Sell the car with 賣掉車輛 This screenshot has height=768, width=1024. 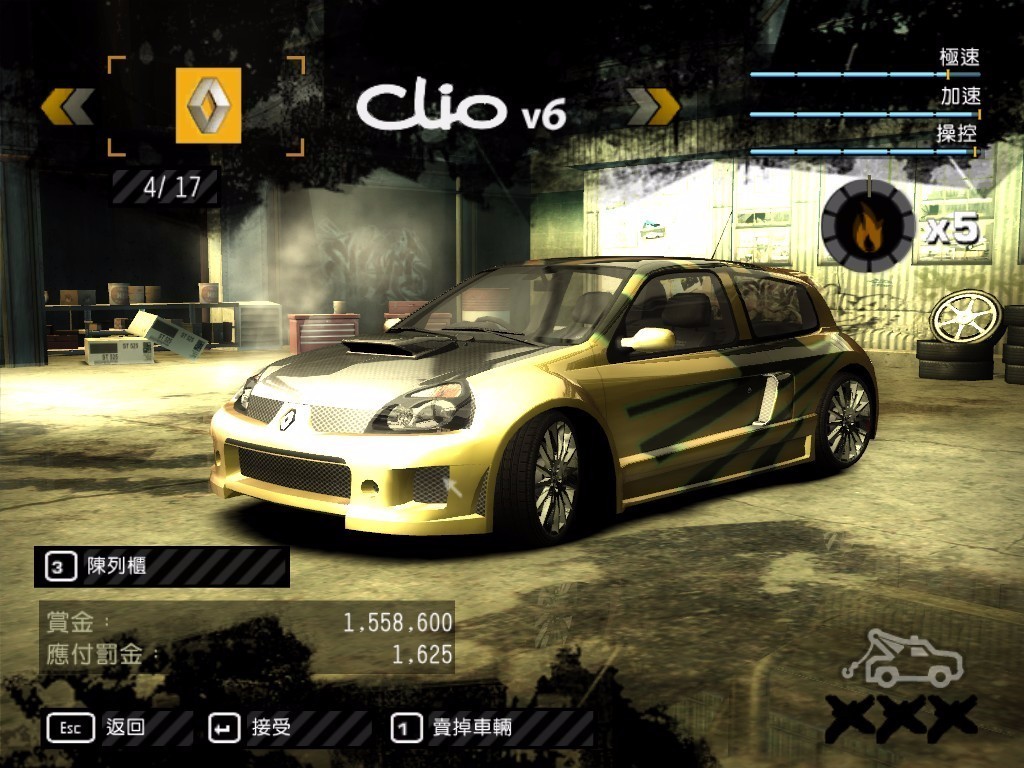click(x=471, y=728)
